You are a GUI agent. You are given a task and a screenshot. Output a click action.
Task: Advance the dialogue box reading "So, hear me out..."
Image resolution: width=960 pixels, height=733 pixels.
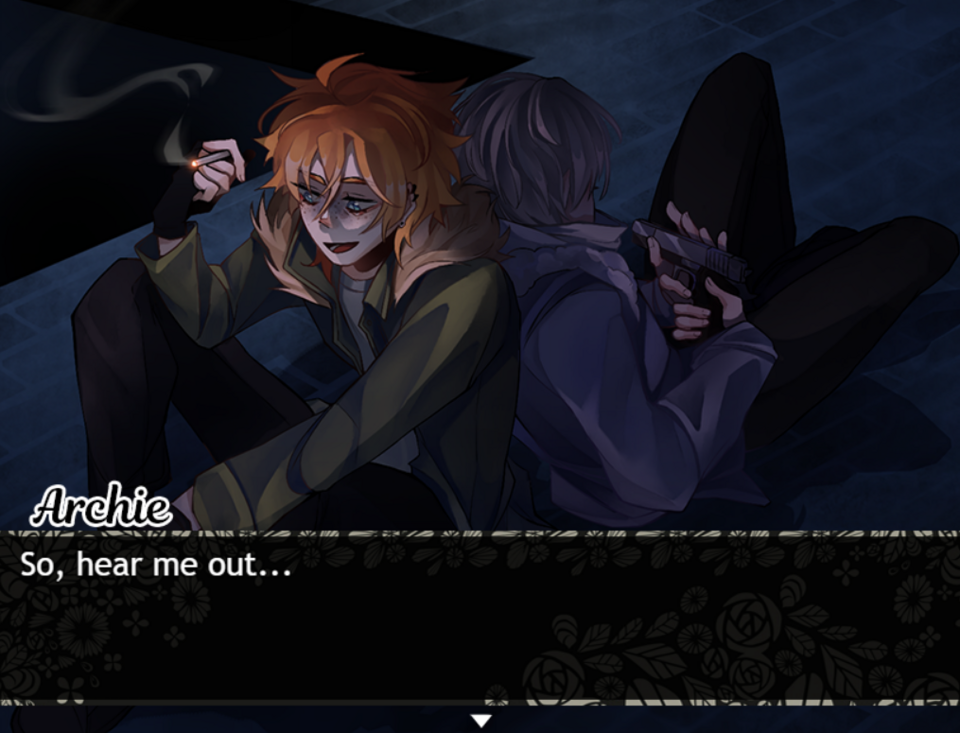pos(480,620)
